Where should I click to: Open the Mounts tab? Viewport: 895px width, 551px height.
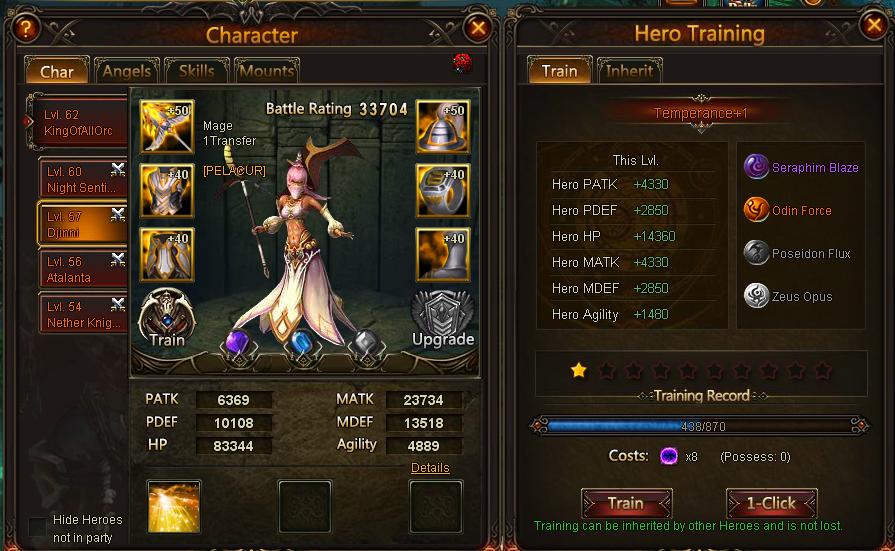pyautogui.click(x=266, y=71)
